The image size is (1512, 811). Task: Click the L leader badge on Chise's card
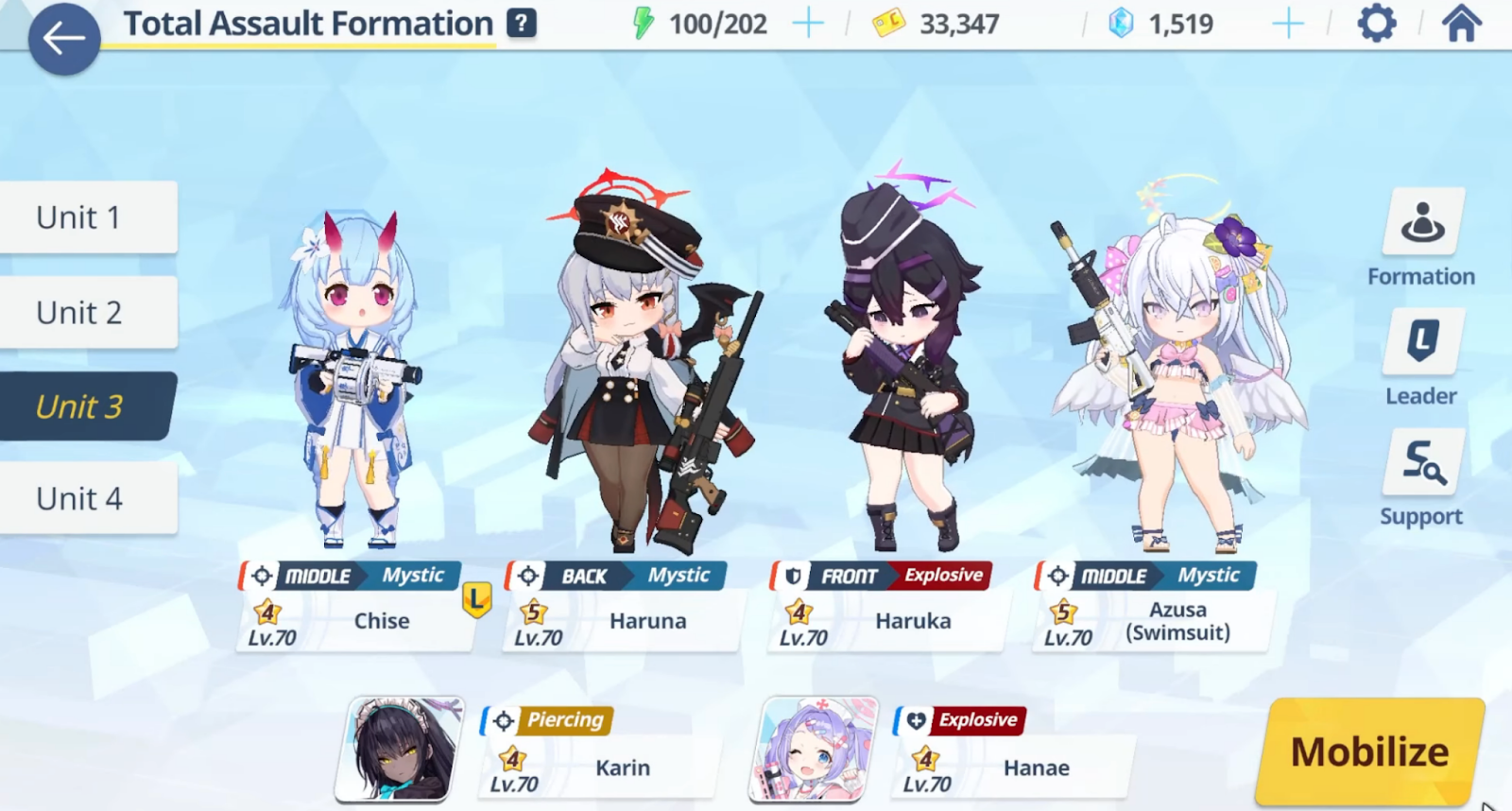tap(476, 598)
